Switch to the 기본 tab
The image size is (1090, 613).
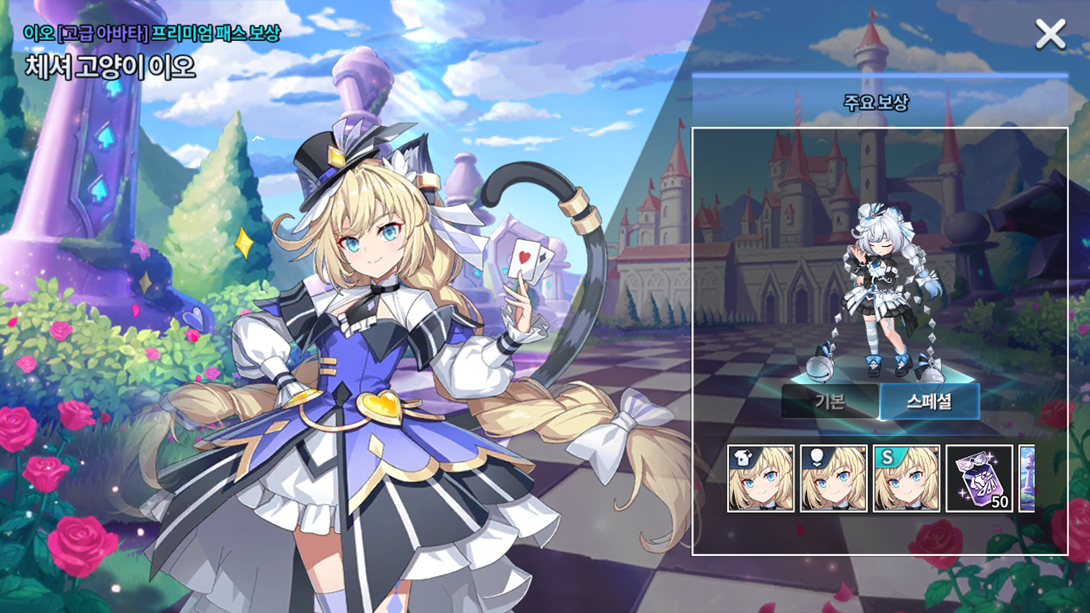(829, 402)
